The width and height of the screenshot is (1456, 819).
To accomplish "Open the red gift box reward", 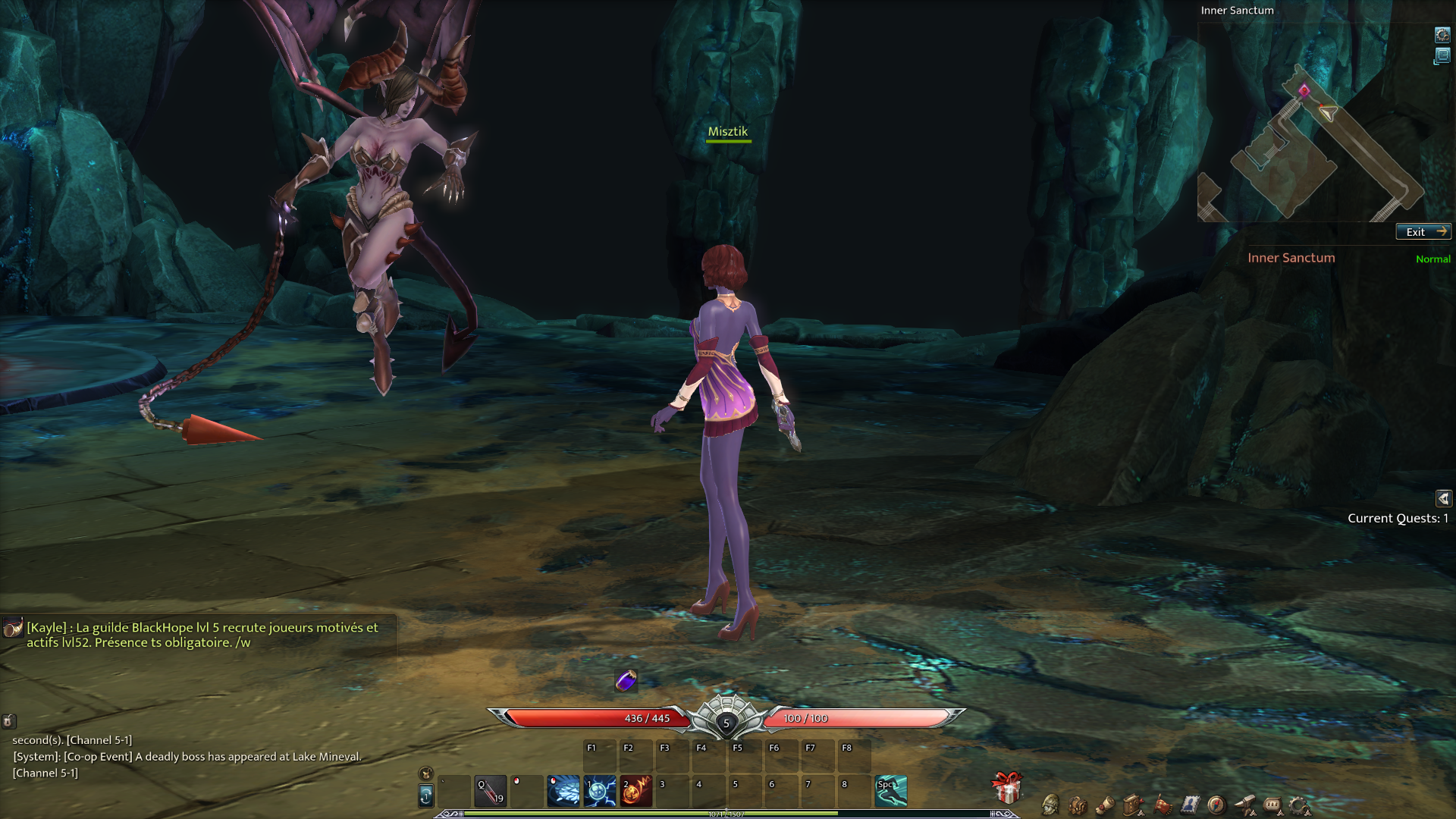I will coord(1007,789).
